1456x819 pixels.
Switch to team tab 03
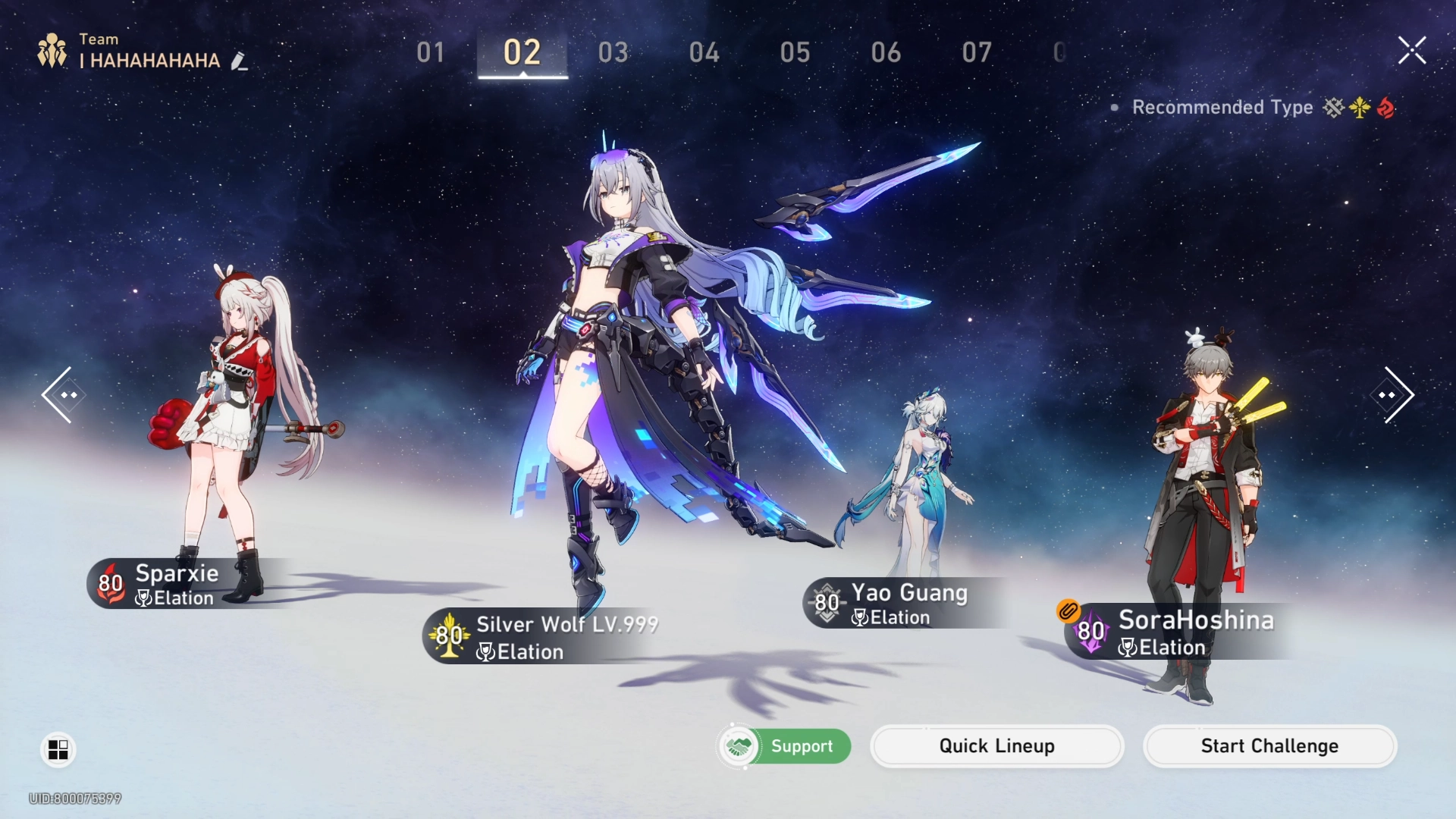tap(613, 52)
